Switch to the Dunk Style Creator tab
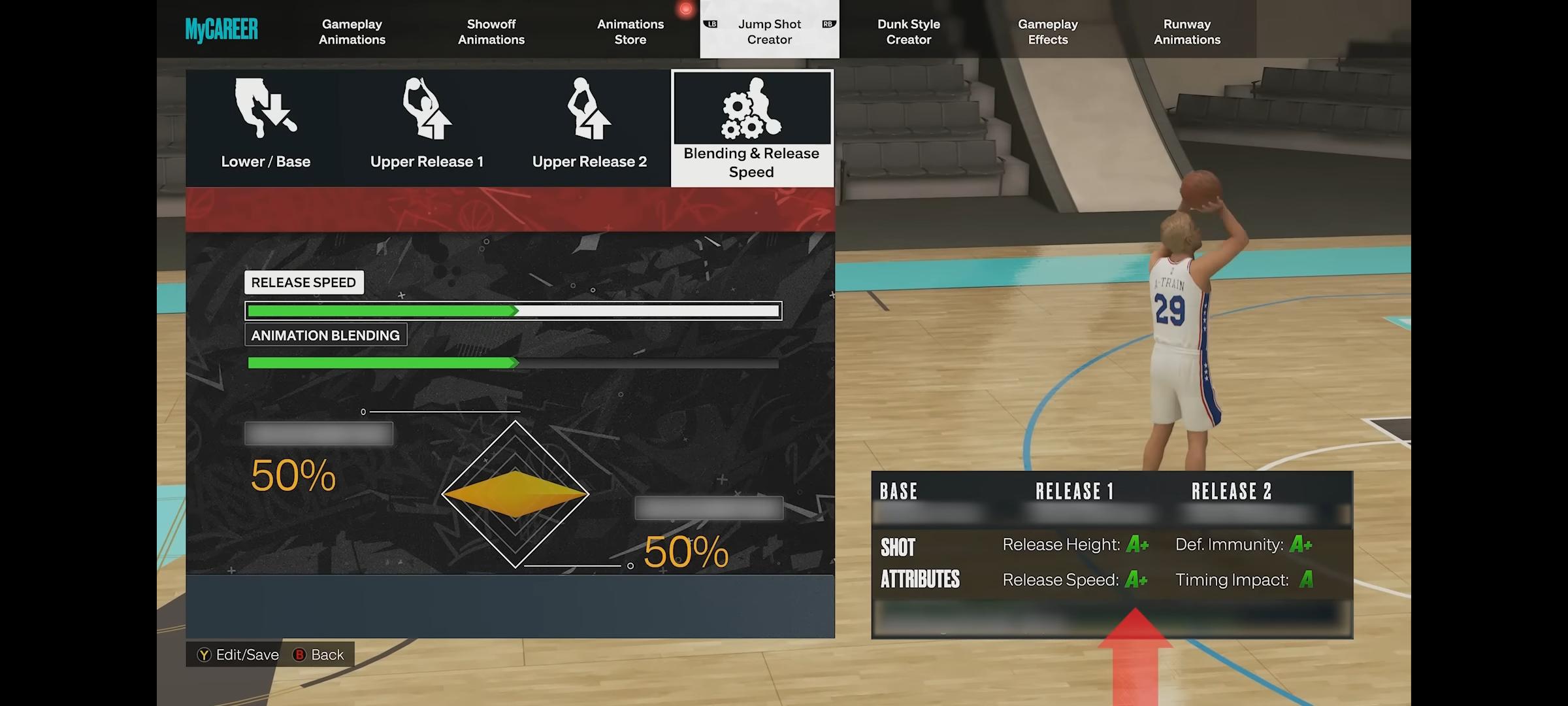 [x=908, y=31]
